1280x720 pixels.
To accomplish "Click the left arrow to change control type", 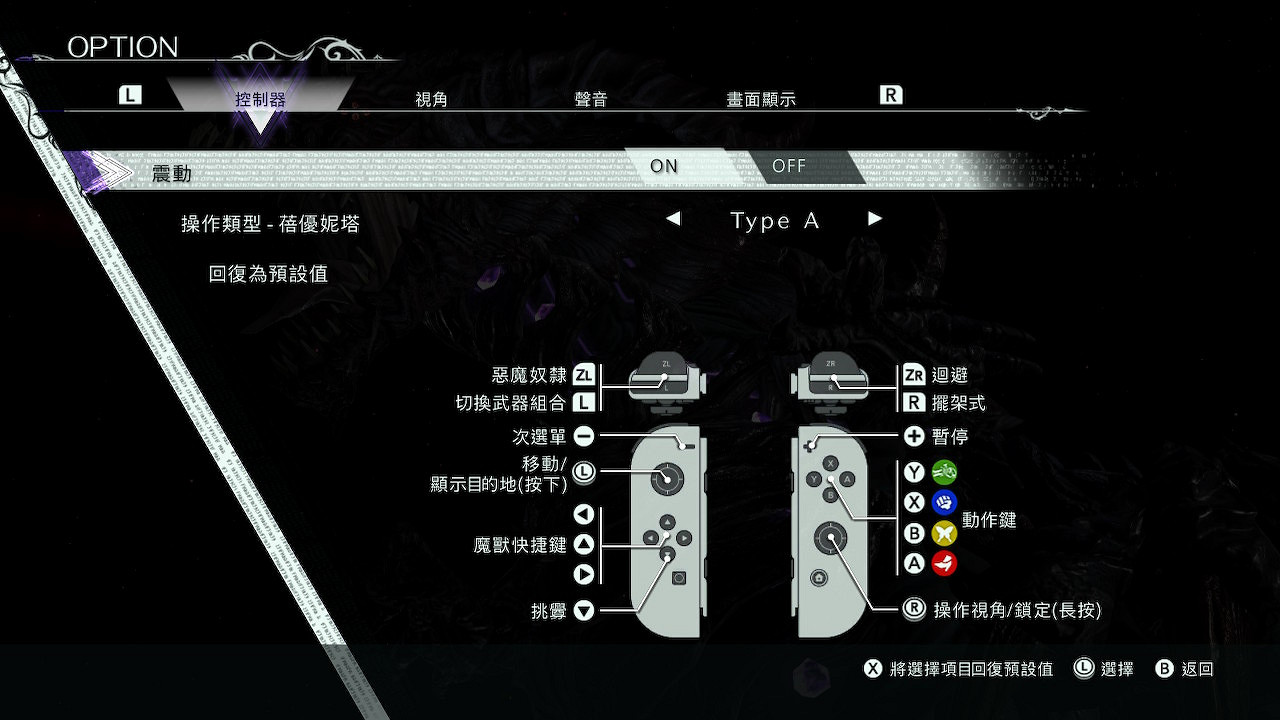I will [673, 219].
